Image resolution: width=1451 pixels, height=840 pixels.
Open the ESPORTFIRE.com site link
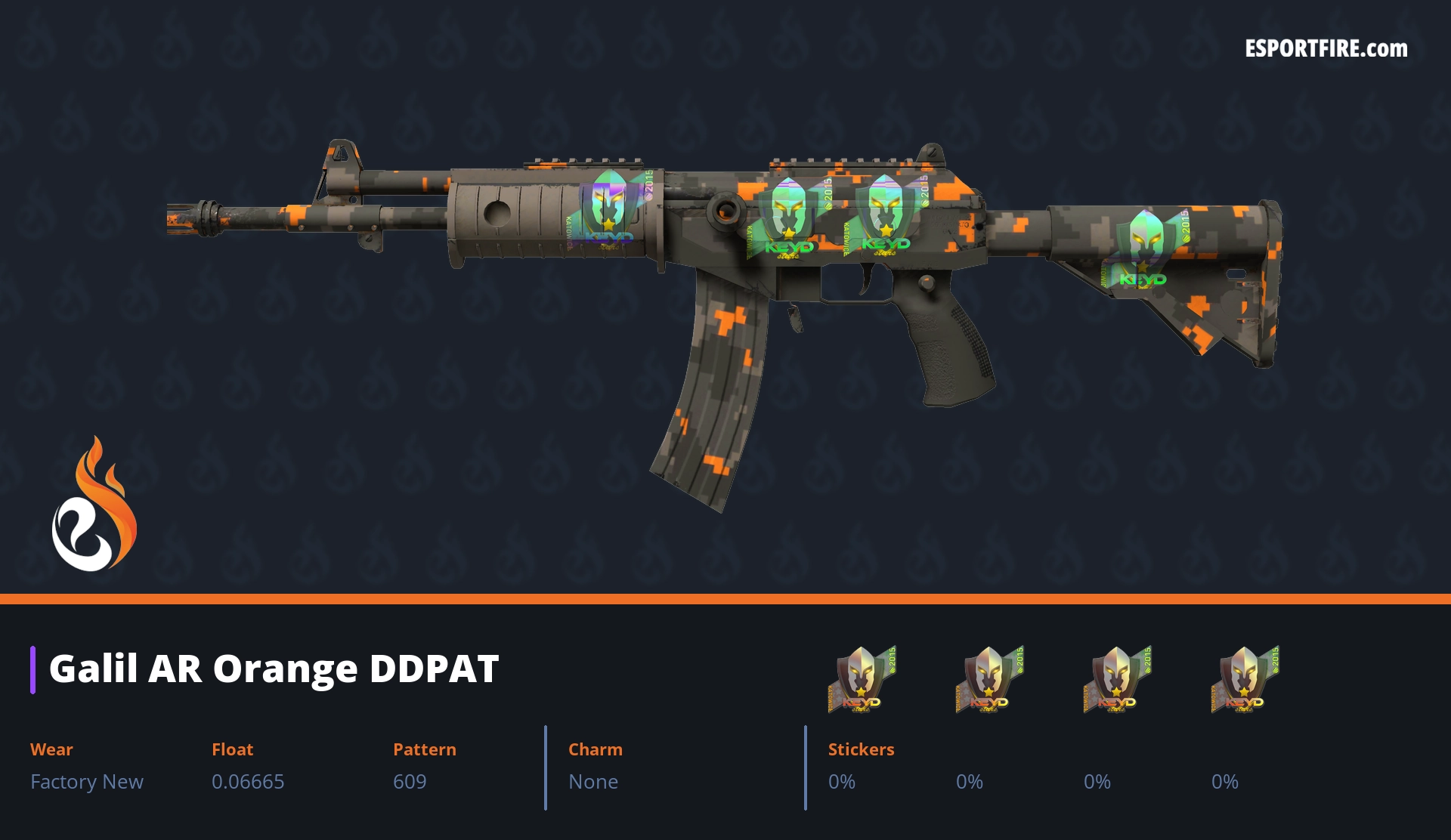pos(1326,49)
